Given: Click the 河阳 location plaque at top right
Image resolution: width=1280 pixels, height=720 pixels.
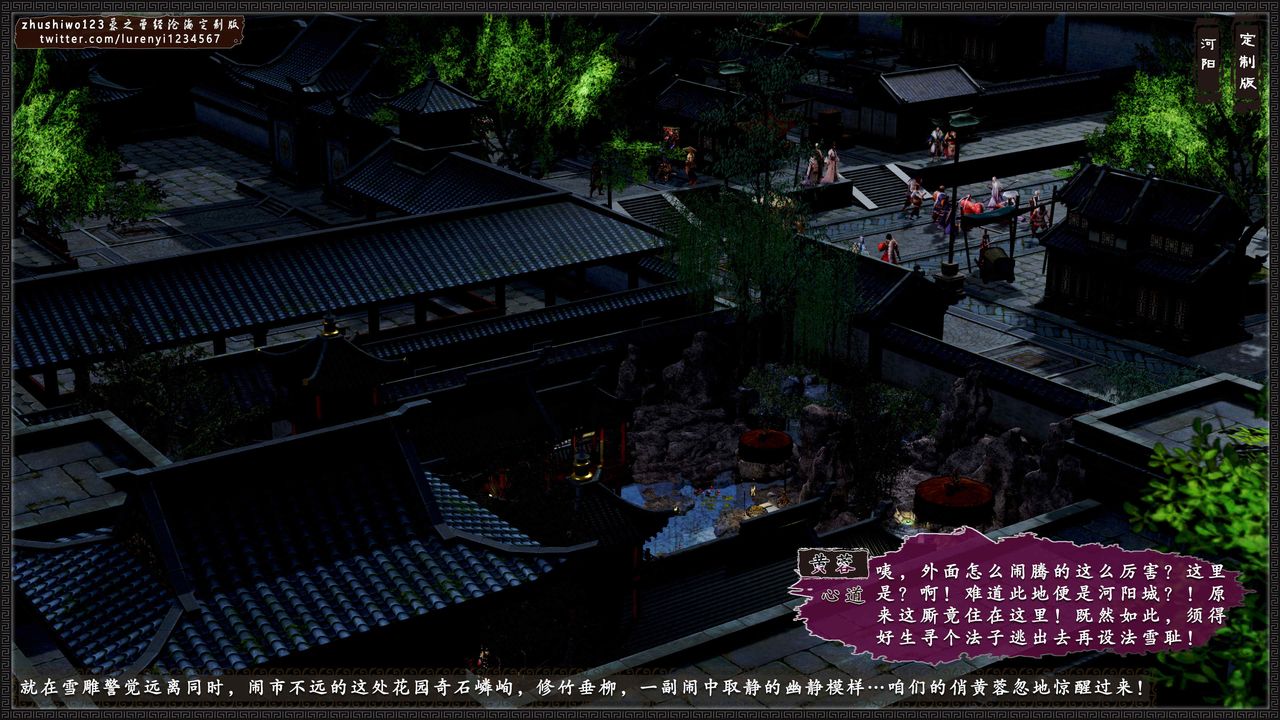Looking at the screenshot, I should [x=1206, y=55].
